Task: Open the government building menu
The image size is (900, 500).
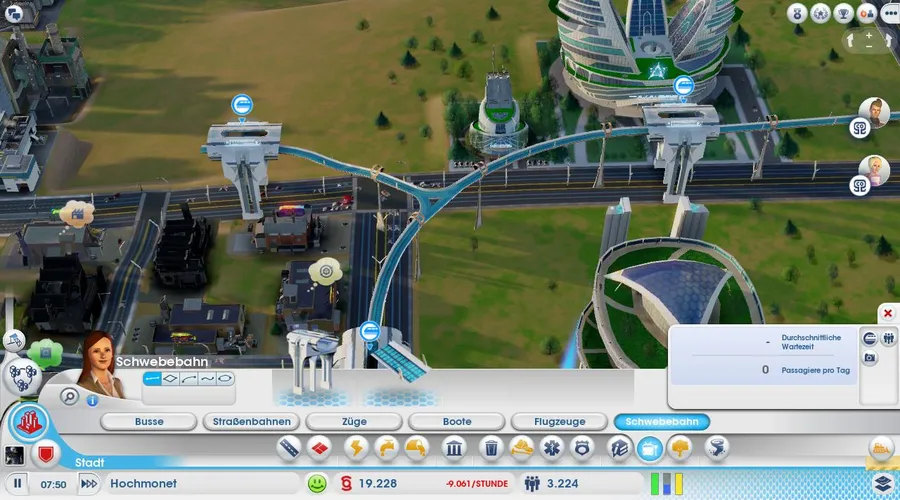Action: pyautogui.click(x=451, y=448)
